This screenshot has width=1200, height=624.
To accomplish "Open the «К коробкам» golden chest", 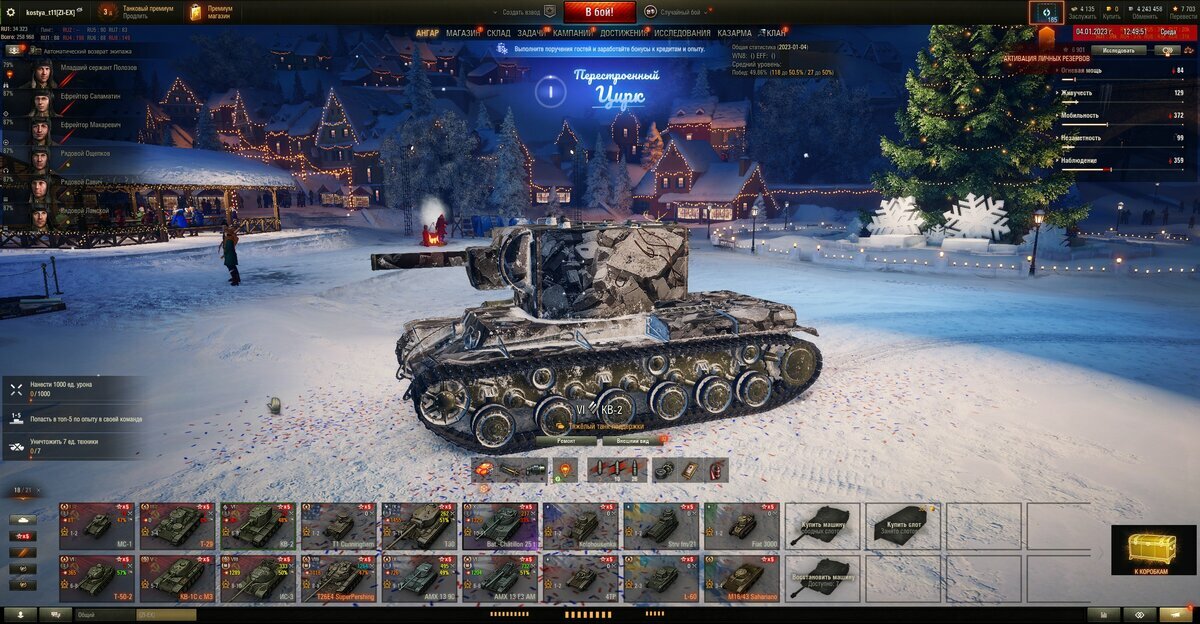I will pyautogui.click(x=1152, y=550).
